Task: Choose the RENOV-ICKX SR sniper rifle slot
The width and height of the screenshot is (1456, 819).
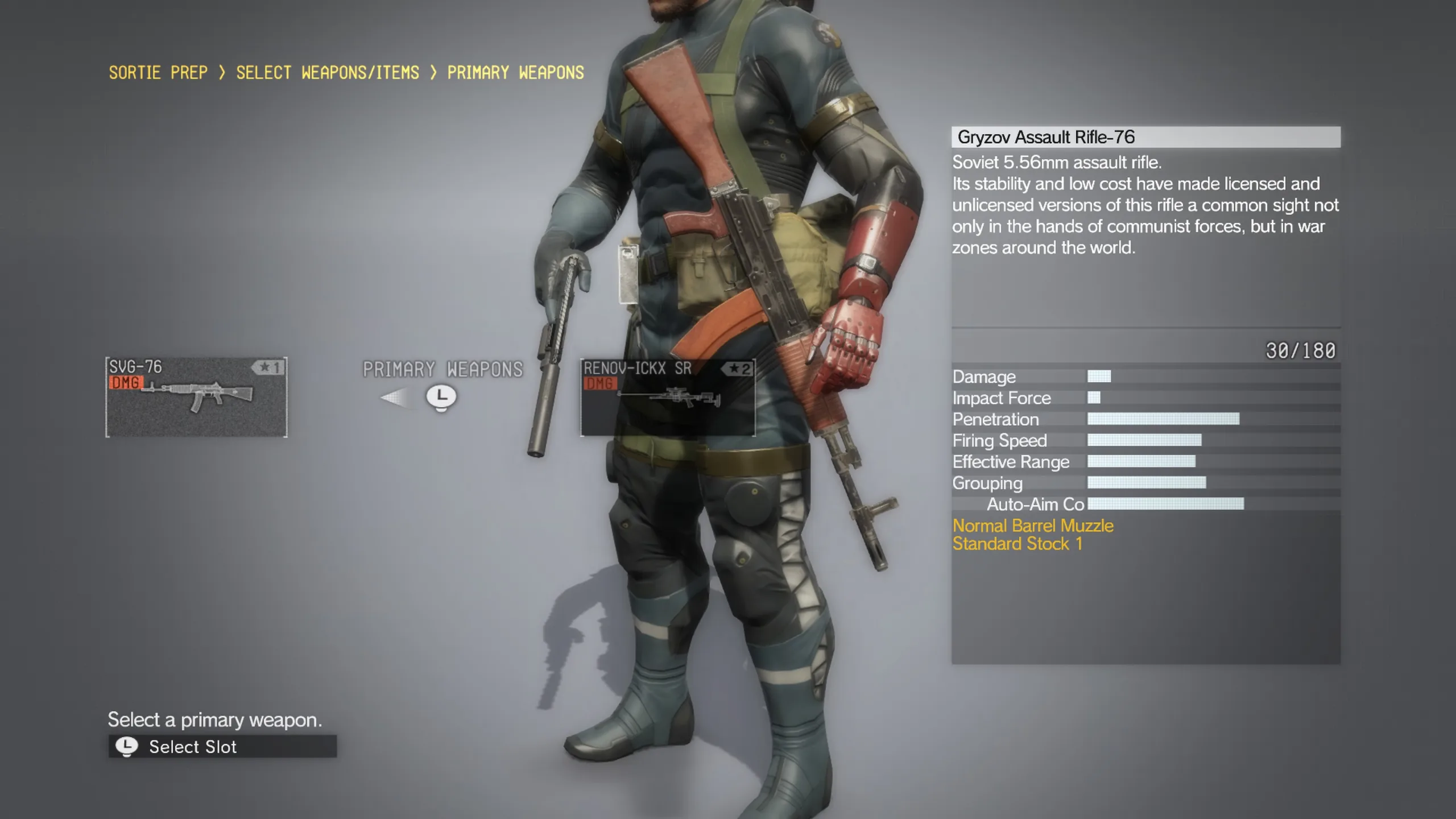Action: pyautogui.click(x=668, y=397)
